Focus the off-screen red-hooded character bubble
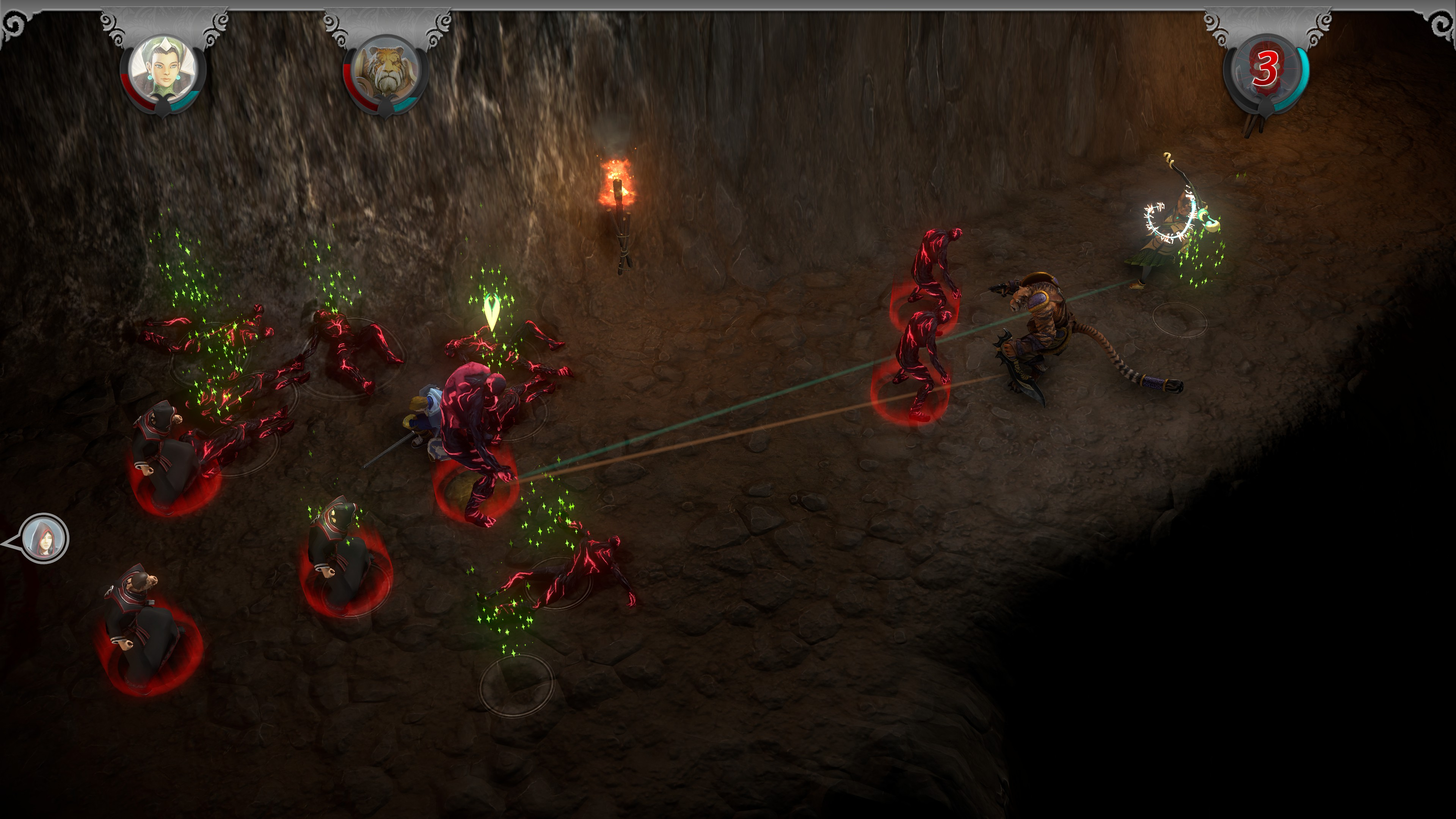The height and width of the screenshot is (819, 1456). (x=44, y=538)
